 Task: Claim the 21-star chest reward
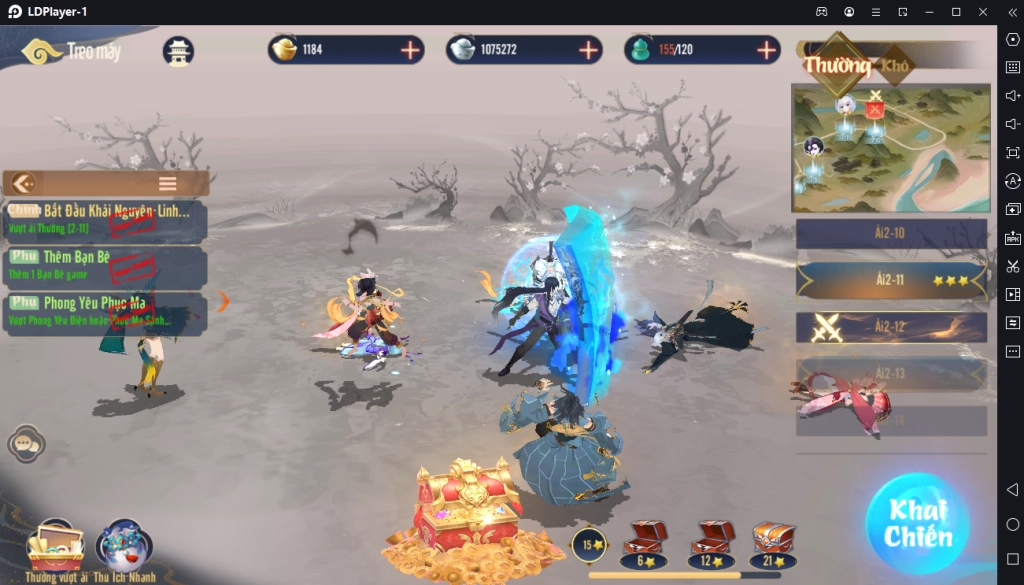773,541
